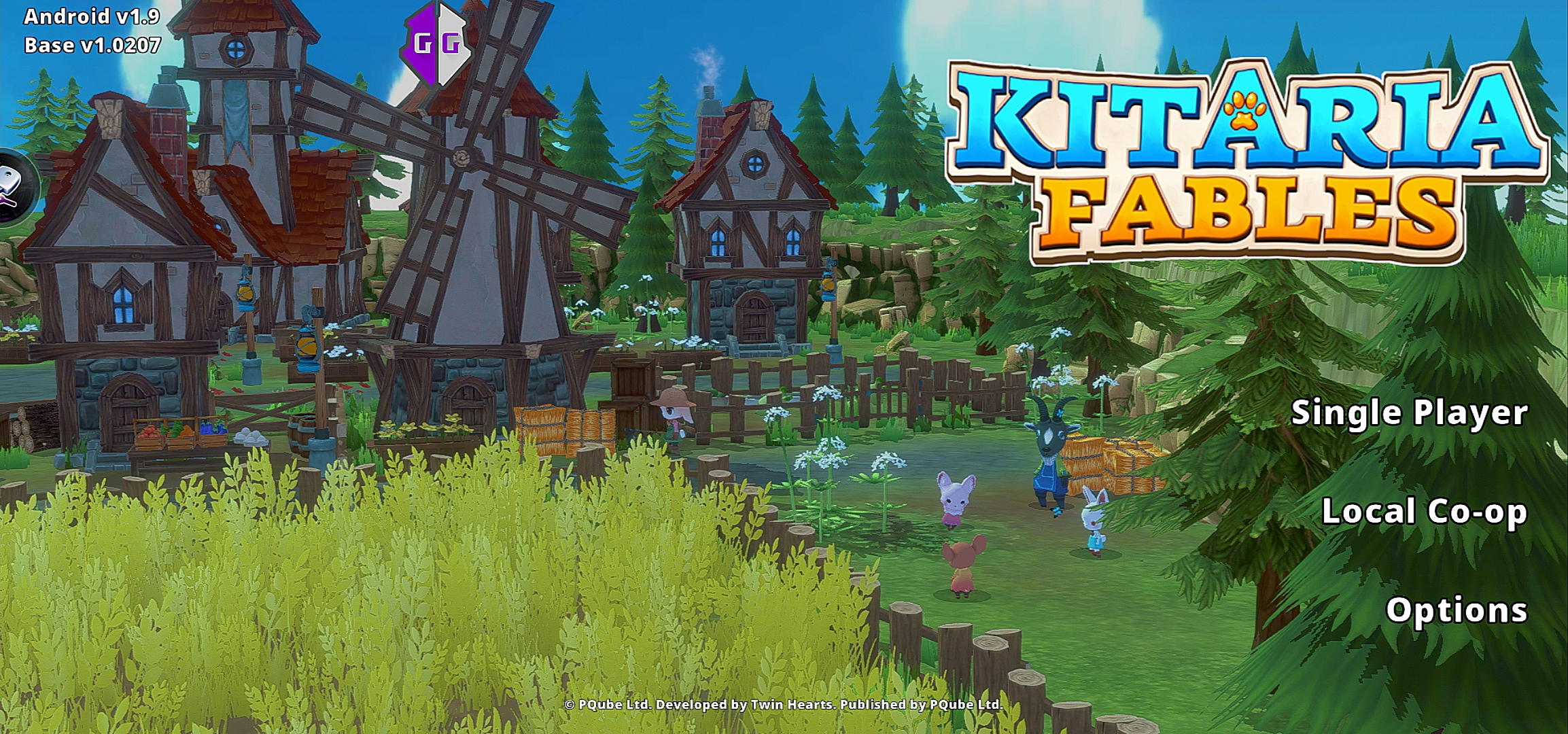Open the Options menu
Screen dimensions: 1568x734
point(1456,610)
